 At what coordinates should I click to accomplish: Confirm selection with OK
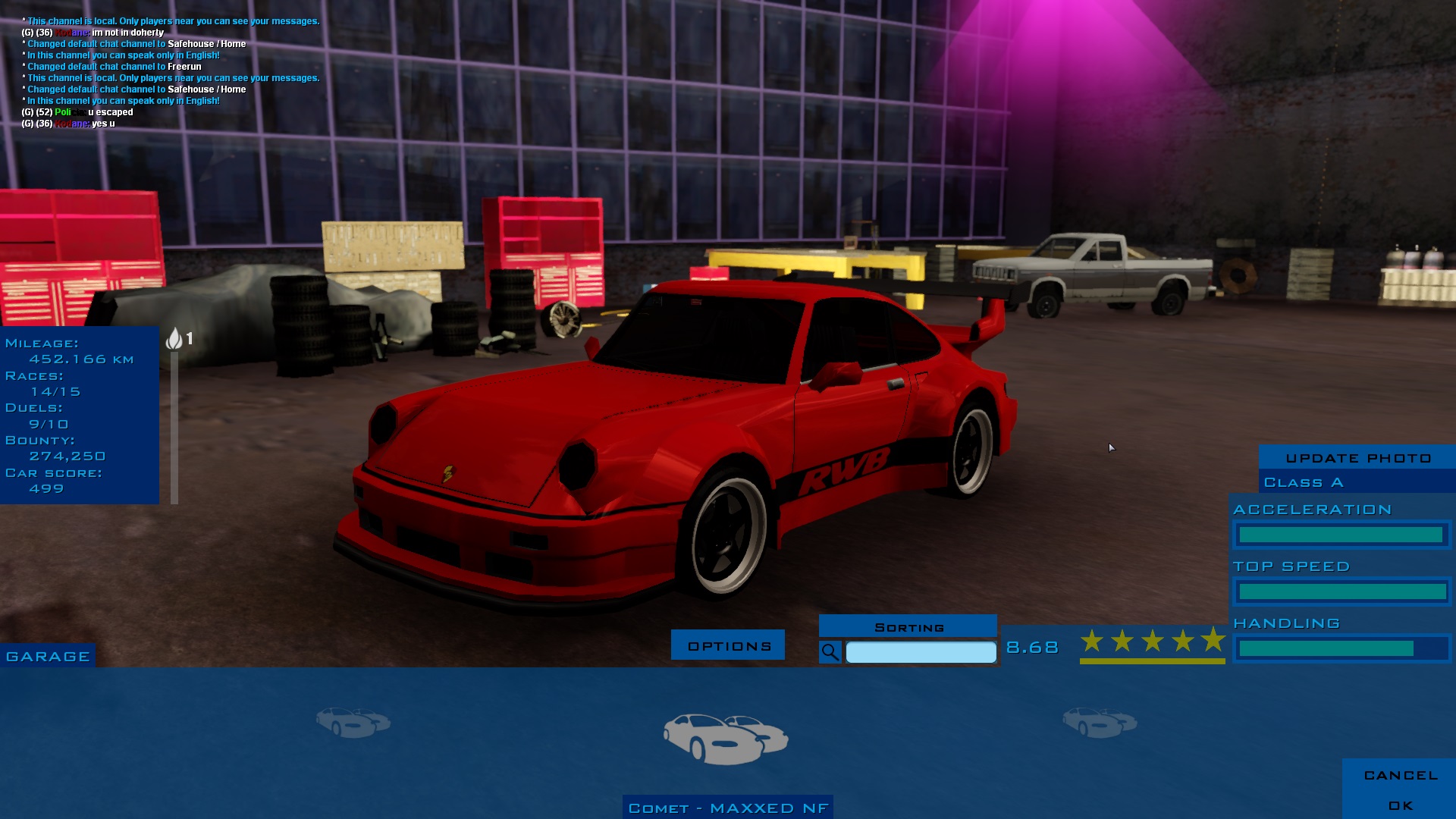click(1400, 805)
